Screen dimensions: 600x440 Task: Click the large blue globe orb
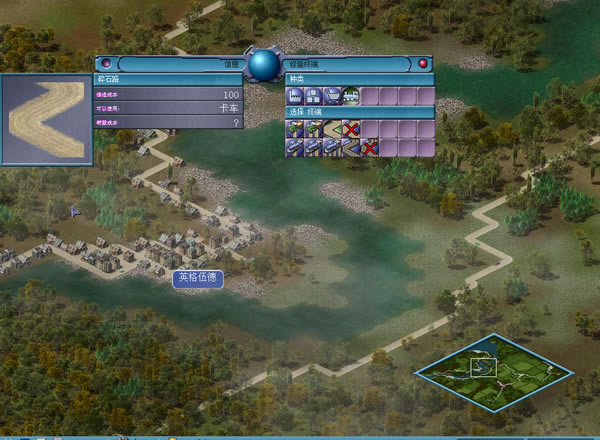pos(265,65)
